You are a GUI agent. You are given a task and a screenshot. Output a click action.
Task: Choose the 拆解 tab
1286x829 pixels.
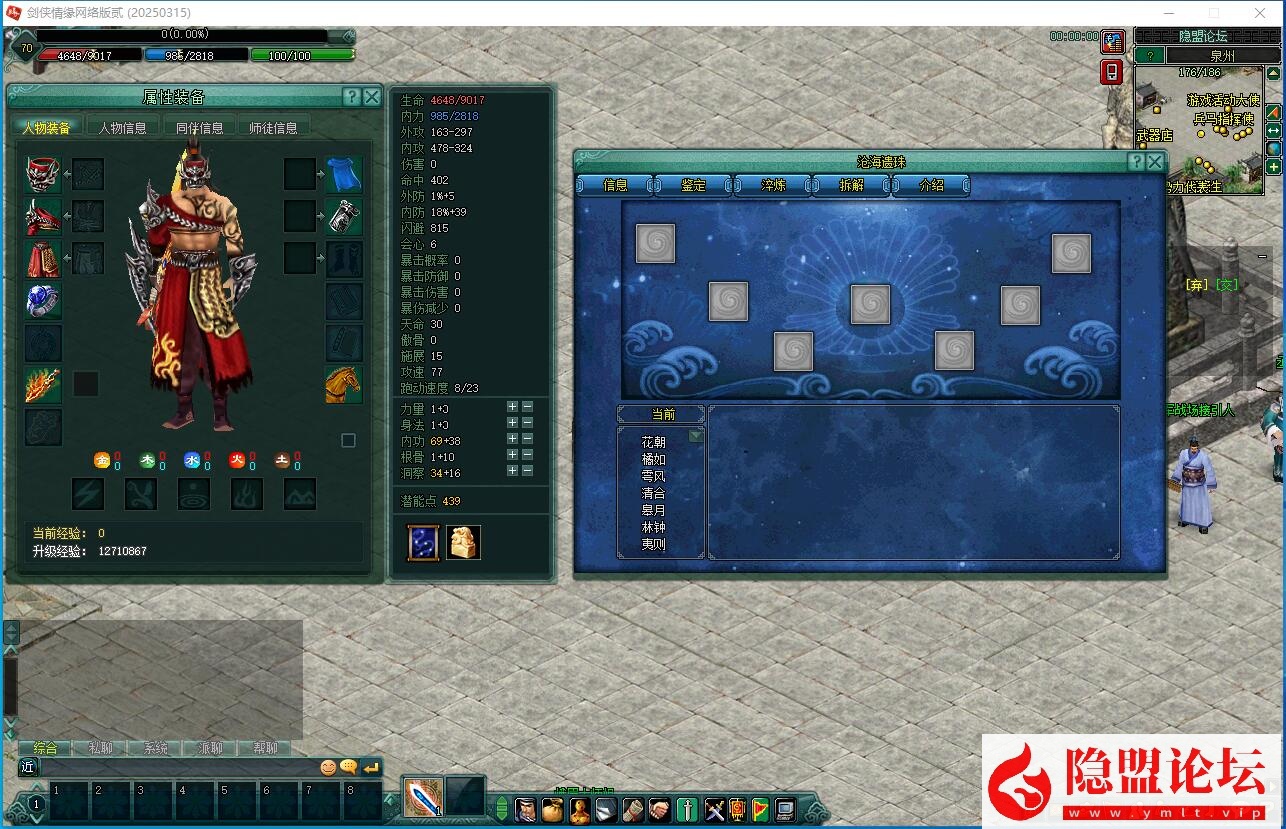[852, 185]
